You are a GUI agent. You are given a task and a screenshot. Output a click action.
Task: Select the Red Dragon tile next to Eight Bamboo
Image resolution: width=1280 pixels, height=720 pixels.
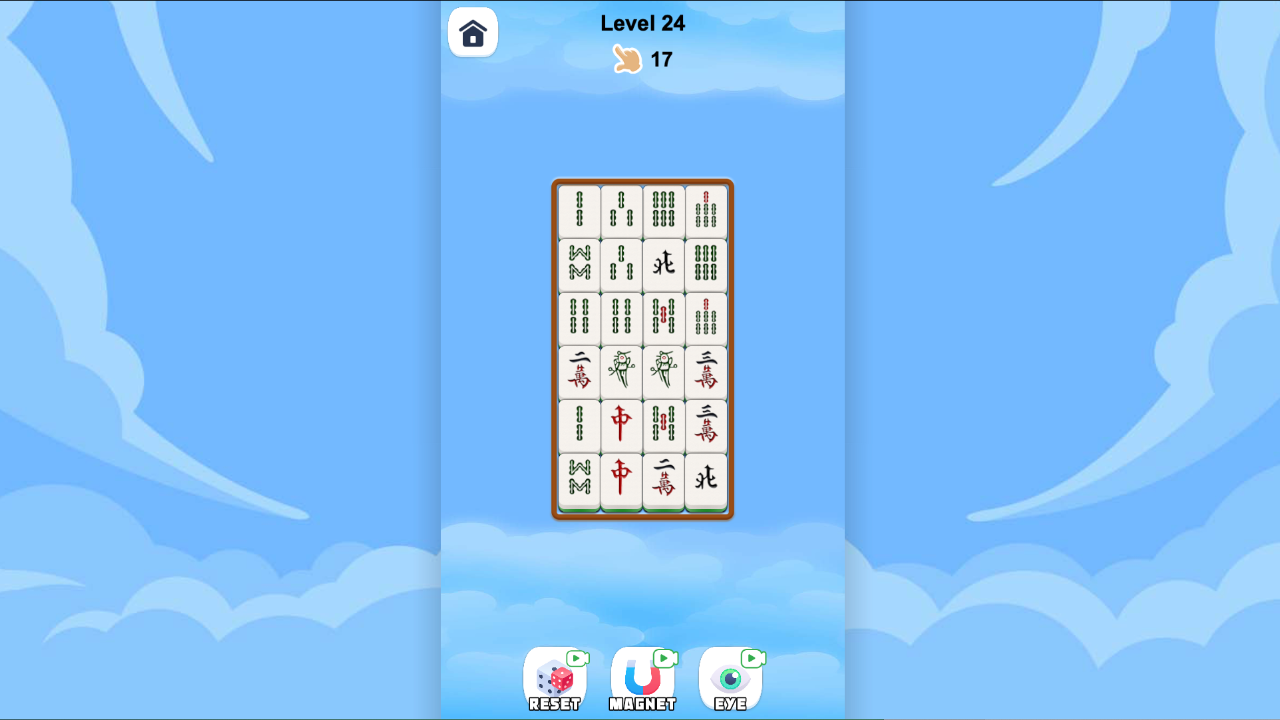coord(621,425)
